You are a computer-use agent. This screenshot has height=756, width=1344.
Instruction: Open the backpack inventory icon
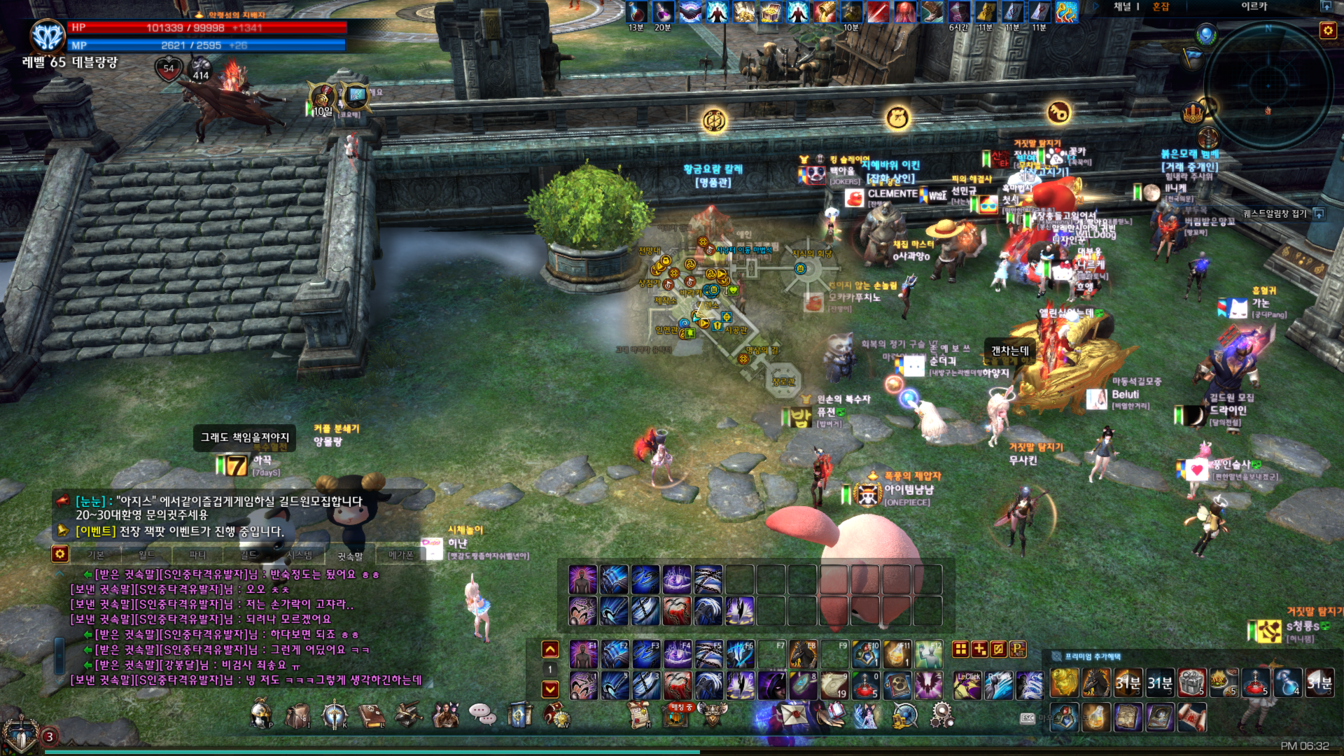pyautogui.click(x=297, y=715)
